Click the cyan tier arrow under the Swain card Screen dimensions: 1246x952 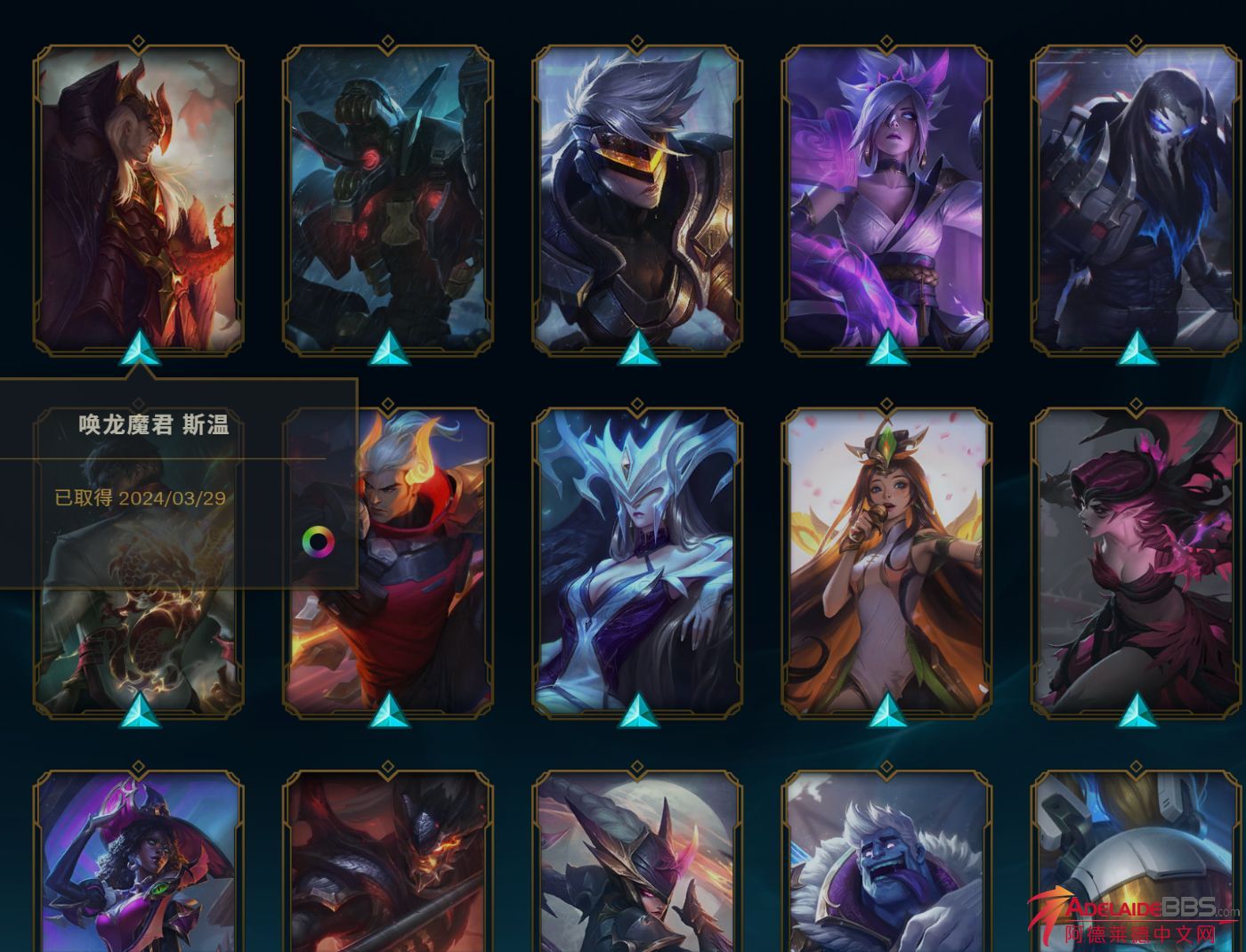138,350
